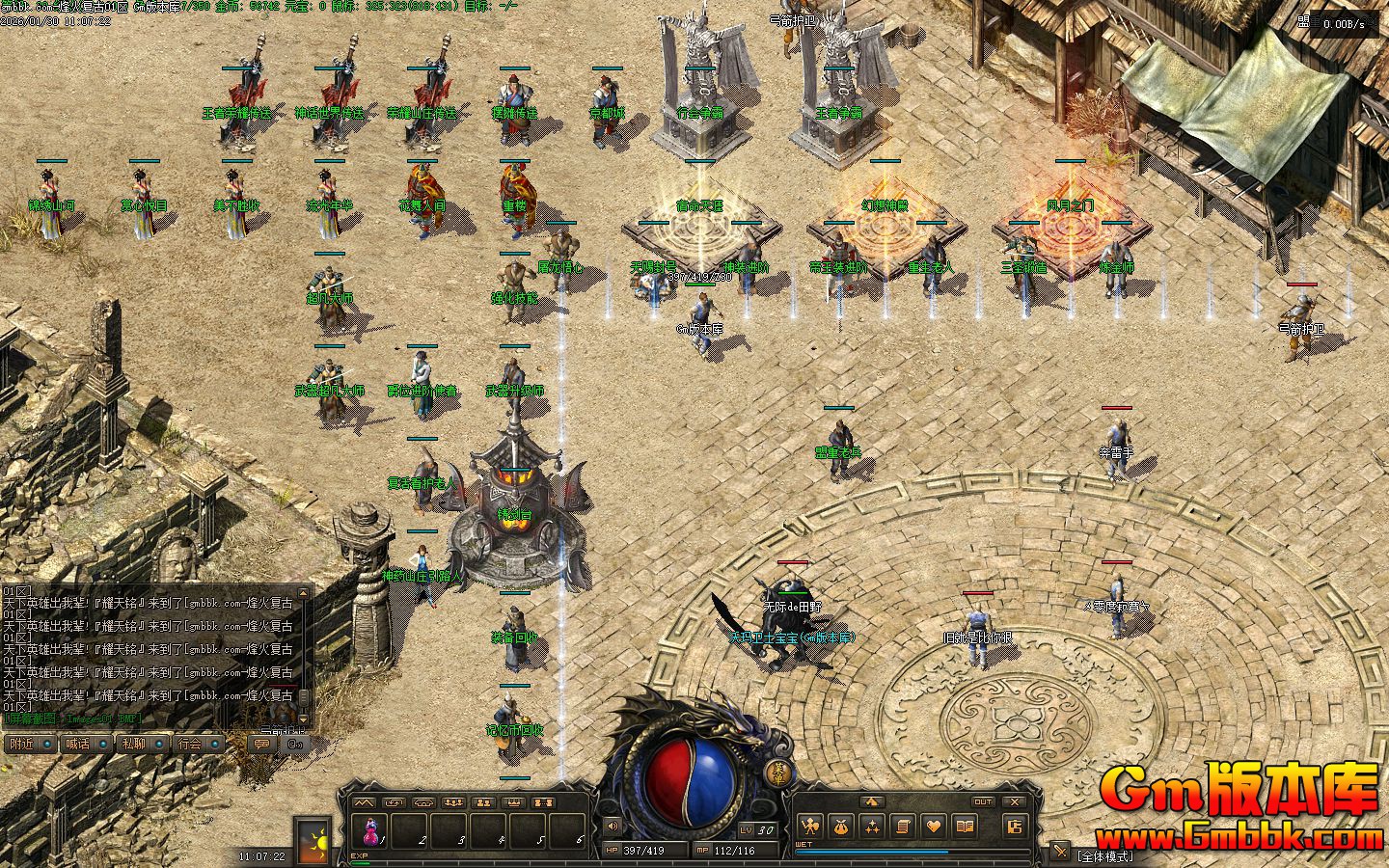Open the character equipment panel icon

(810, 826)
